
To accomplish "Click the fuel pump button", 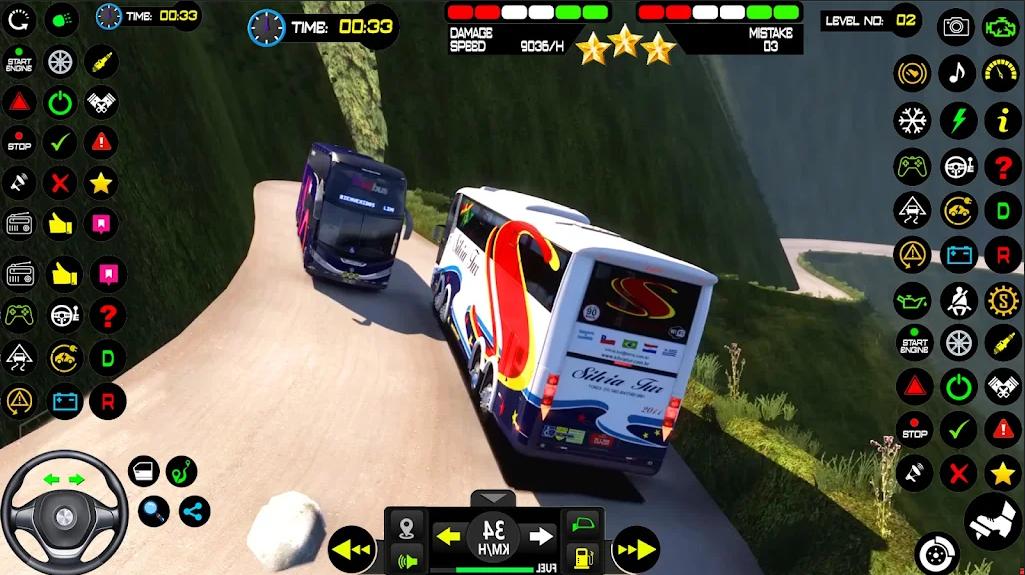I will point(581,557).
